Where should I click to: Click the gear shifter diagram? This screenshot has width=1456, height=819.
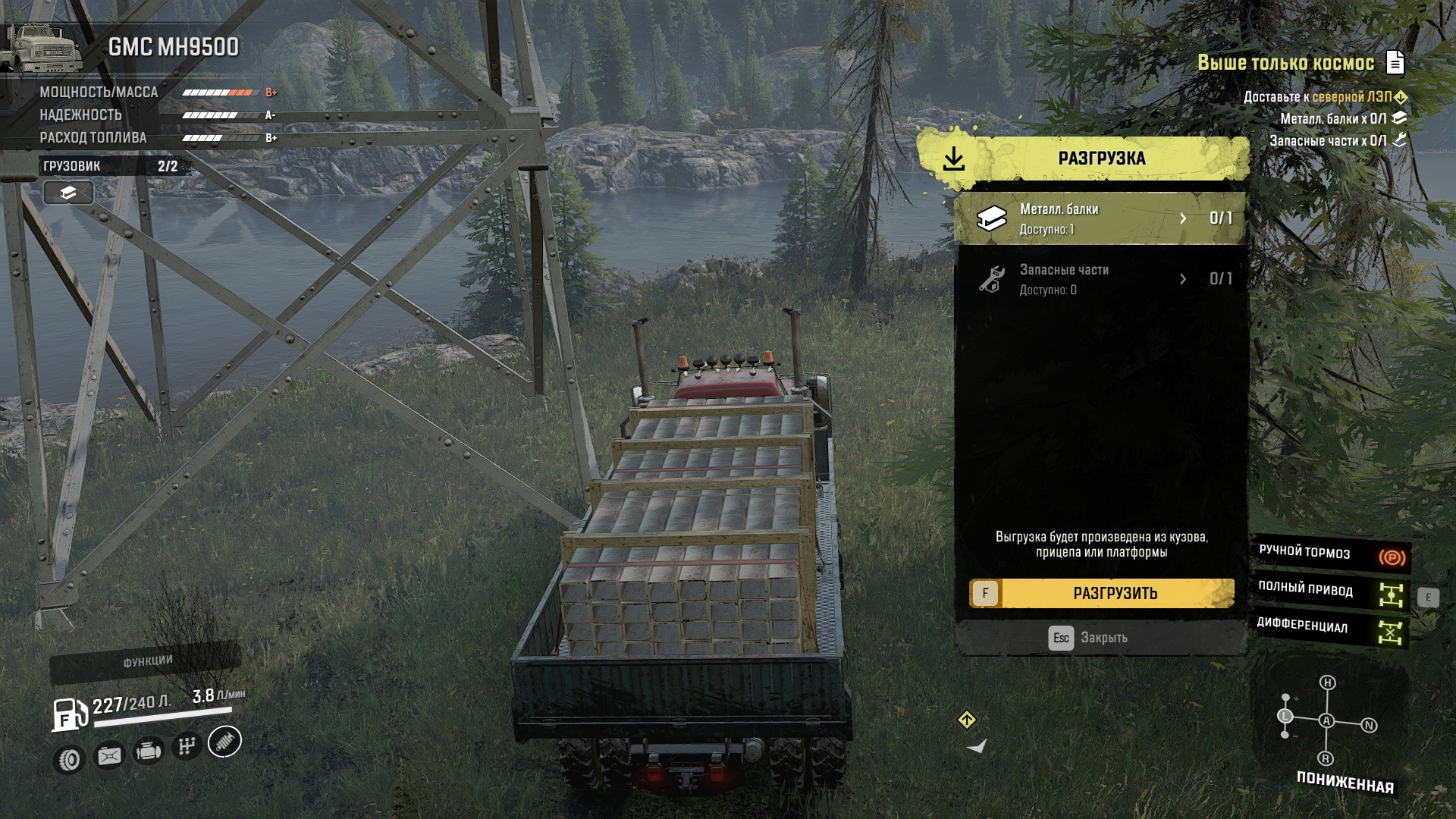(x=1327, y=720)
